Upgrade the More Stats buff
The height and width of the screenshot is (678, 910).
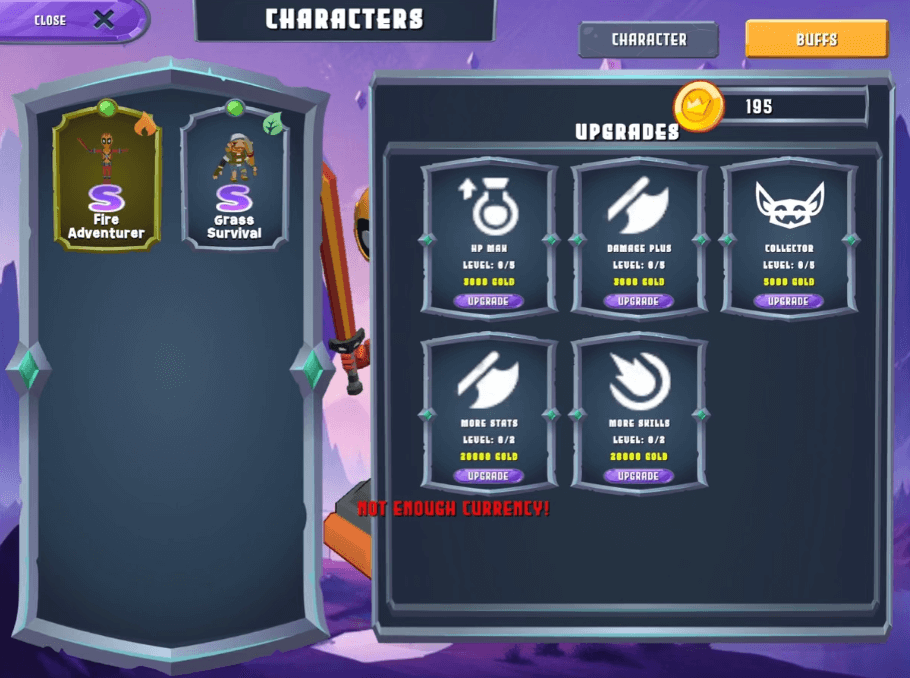tap(488, 476)
